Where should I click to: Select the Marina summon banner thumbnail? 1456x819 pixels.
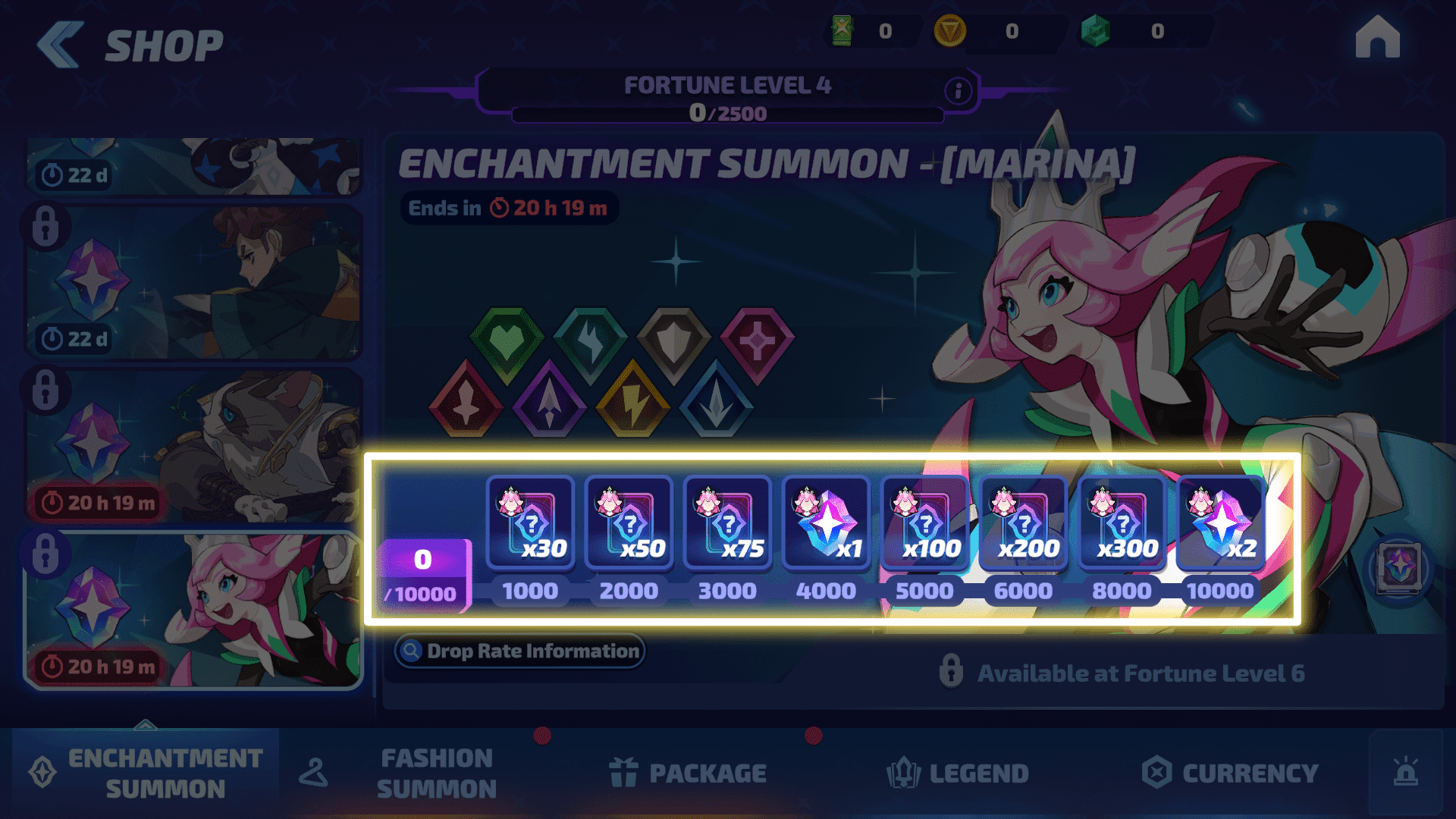tap(193, 610)
